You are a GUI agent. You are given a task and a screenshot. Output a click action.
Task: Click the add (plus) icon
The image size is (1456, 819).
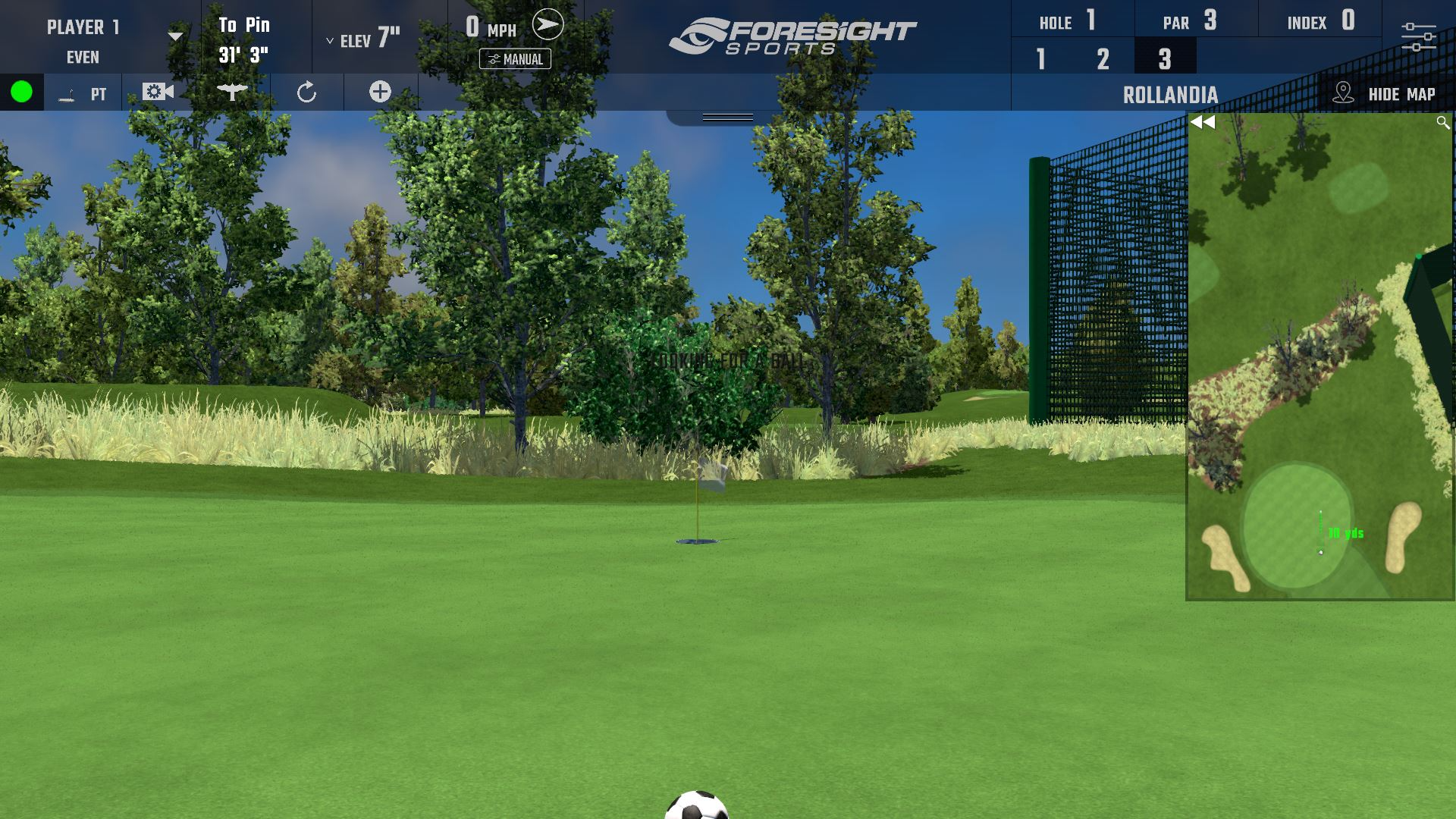[379, 92]
